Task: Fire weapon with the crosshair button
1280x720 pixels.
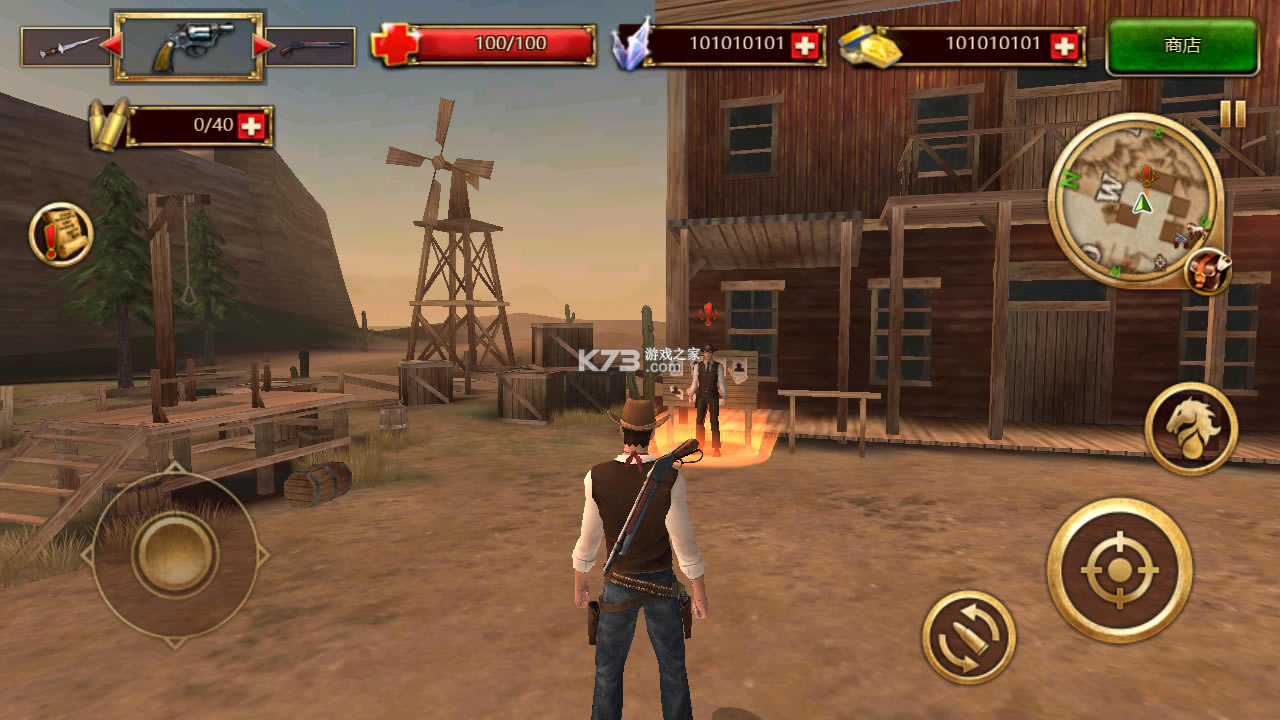Action: click(x=1119, y=570)
